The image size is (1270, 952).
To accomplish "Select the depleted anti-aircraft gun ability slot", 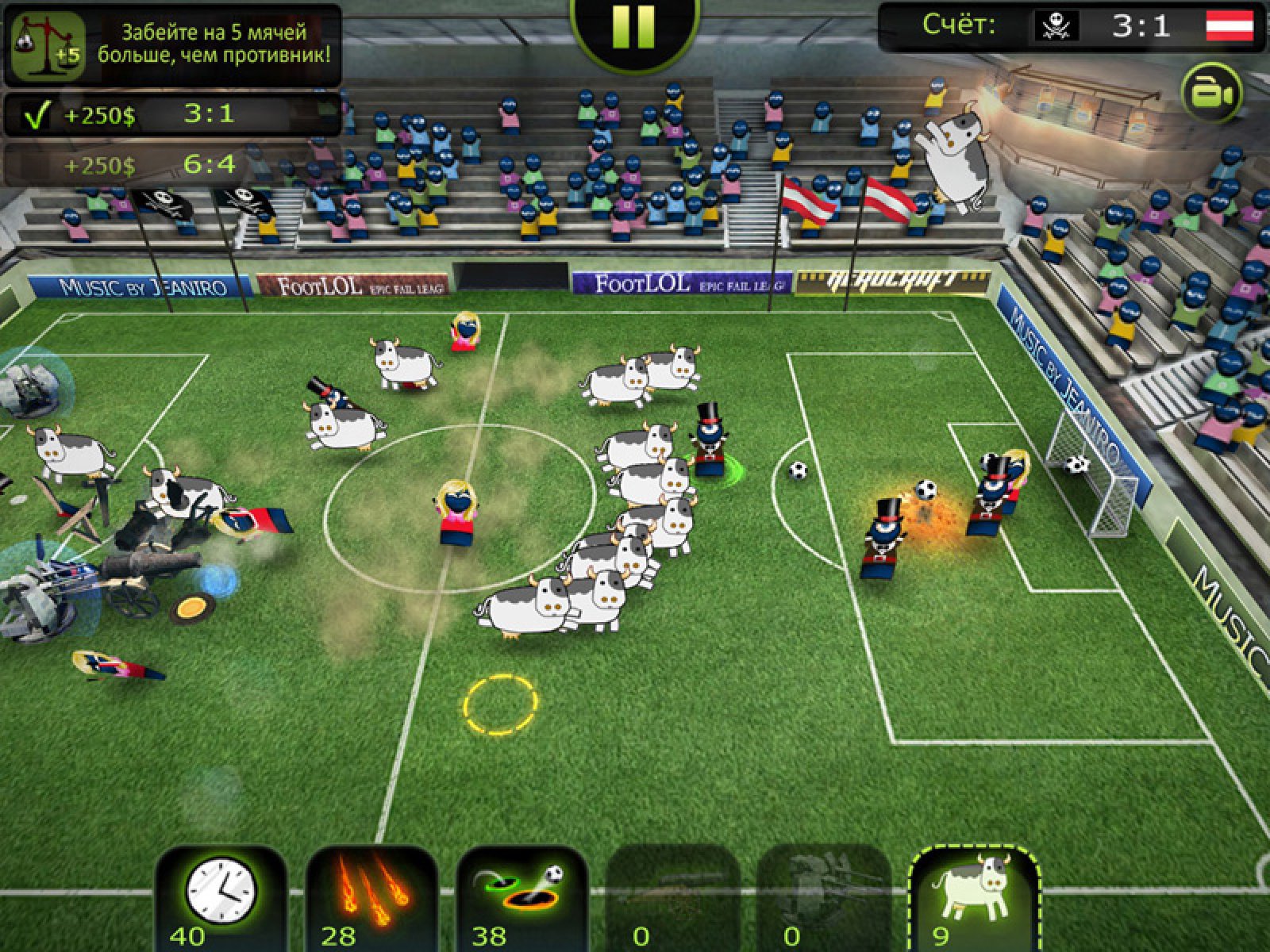I will click(x=824, y=896).
